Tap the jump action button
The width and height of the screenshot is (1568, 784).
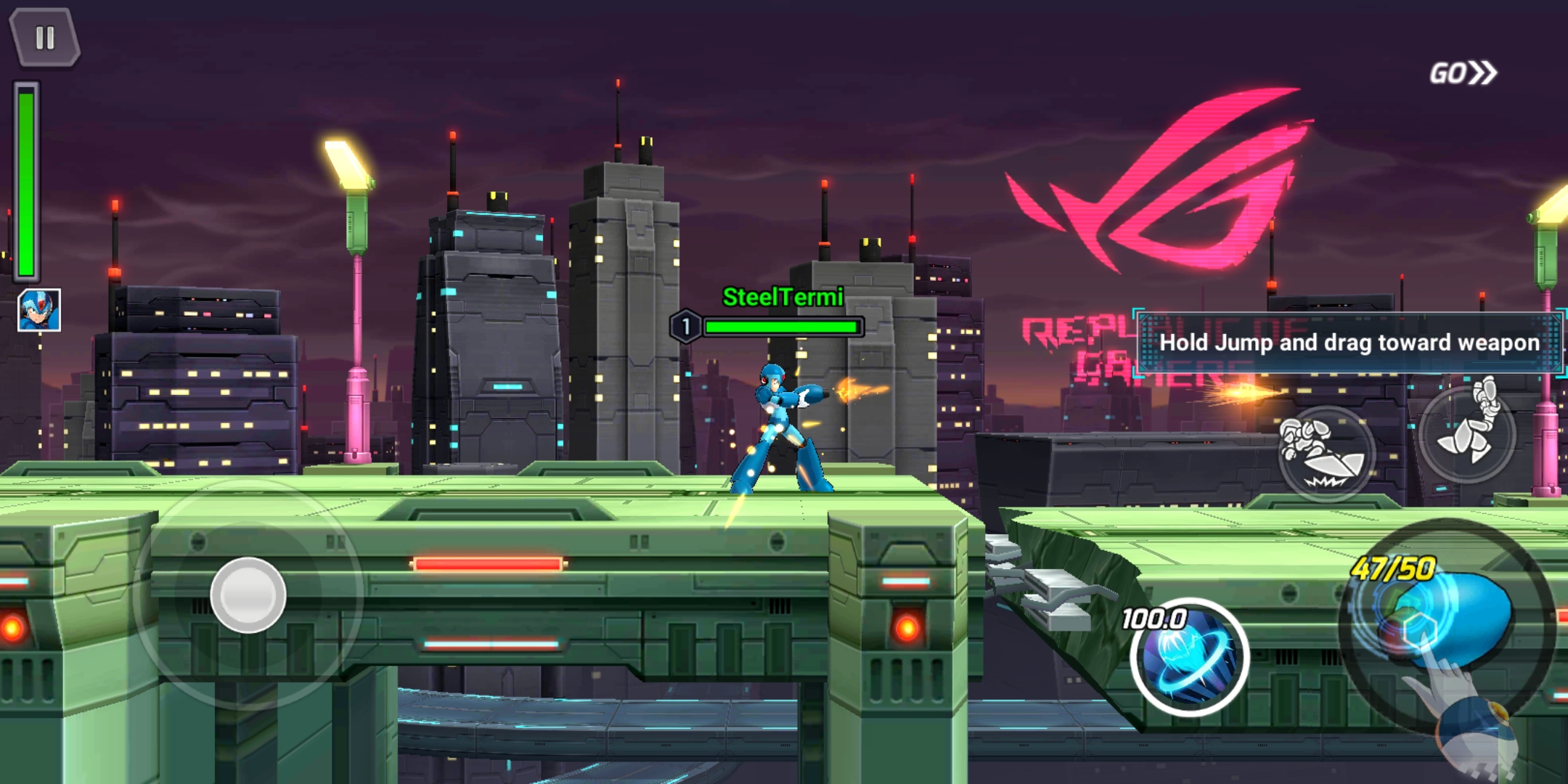tap(1468, 433)
